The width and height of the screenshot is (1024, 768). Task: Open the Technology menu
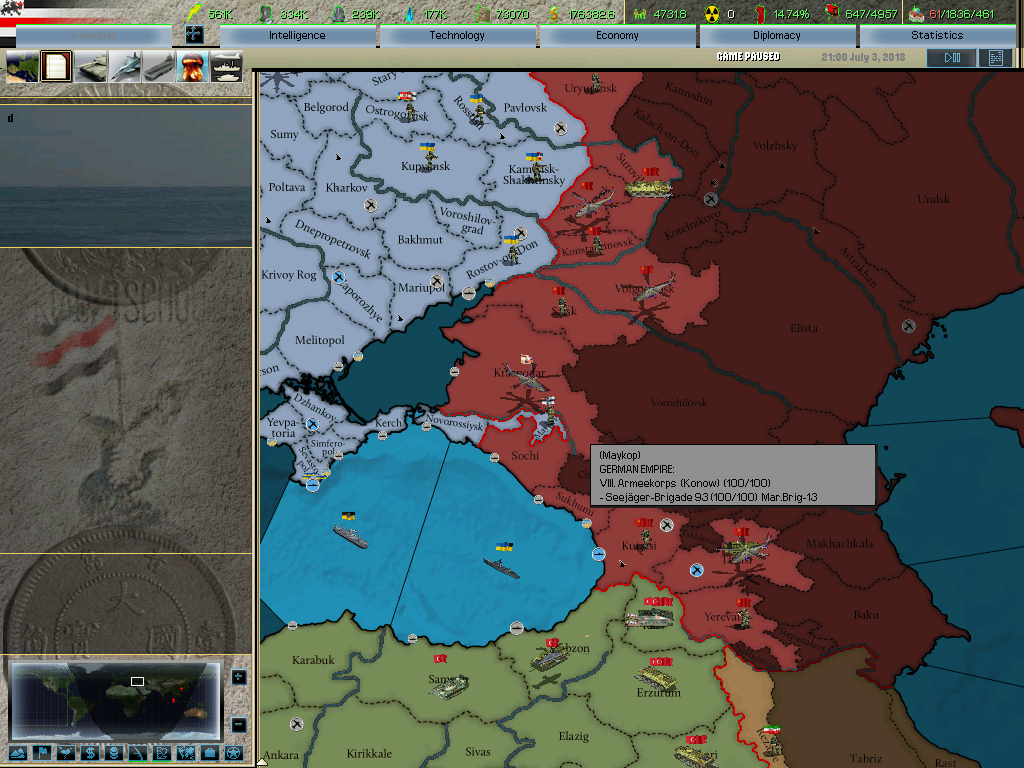click(457, 35)
